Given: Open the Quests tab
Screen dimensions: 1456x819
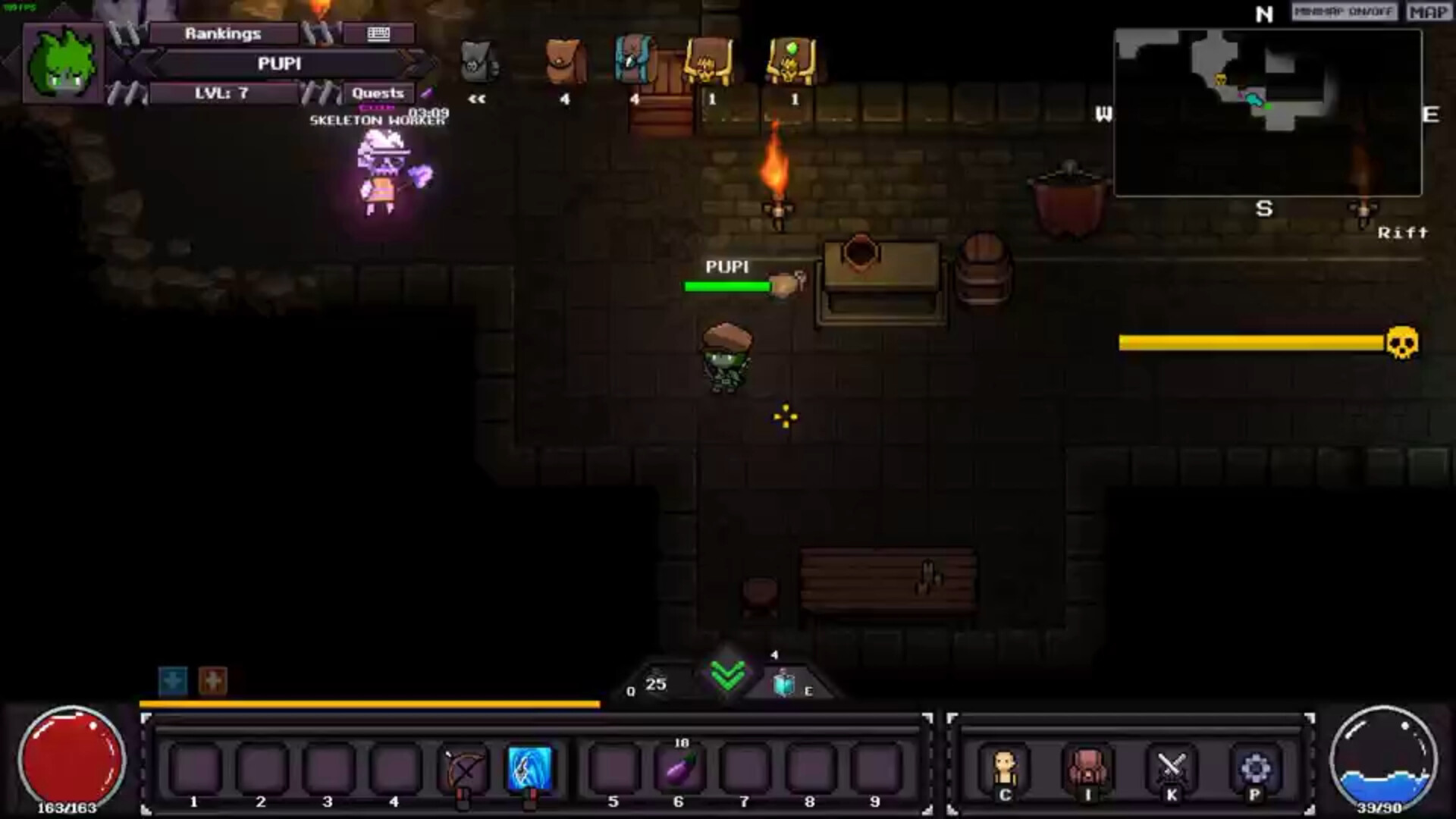Looking at the screenshot, I should [x=377, y=93].
